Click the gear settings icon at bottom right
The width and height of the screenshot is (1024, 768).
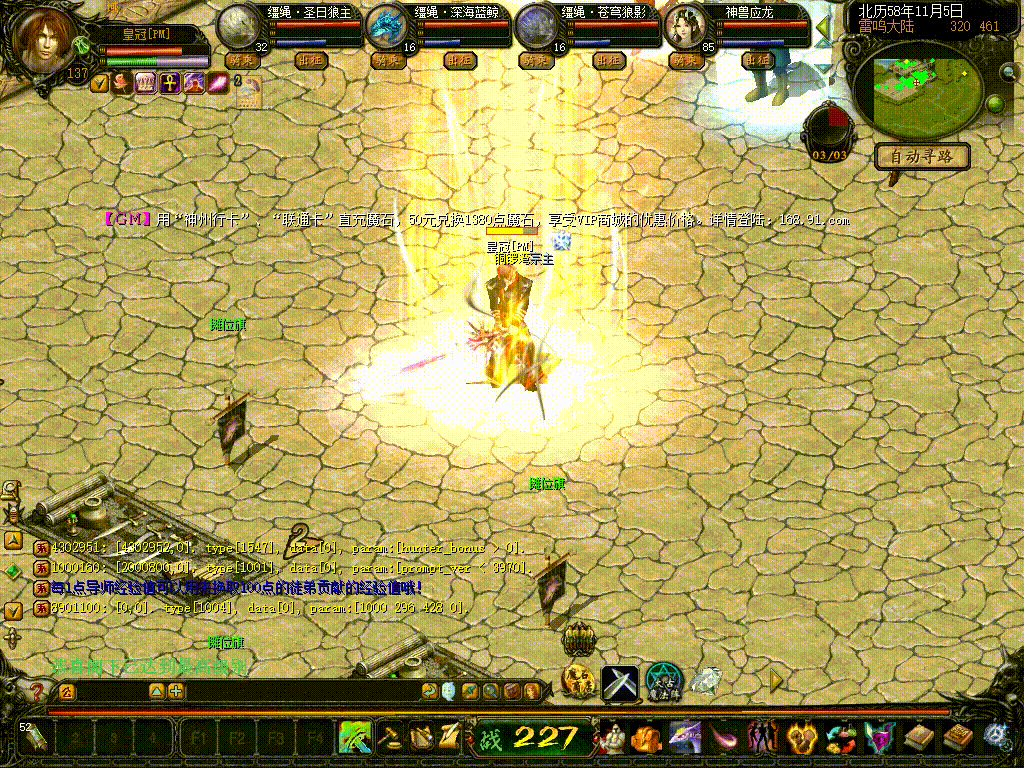click(x=994, y=736)
